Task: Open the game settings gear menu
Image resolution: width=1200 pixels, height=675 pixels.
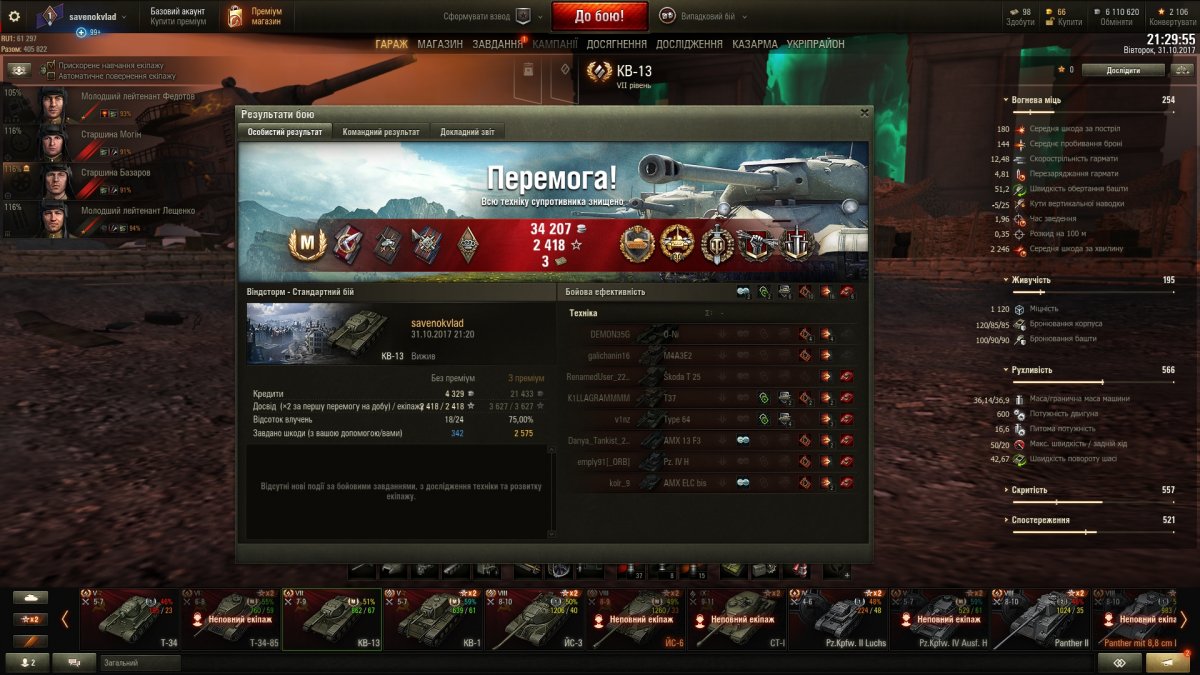Action: pyautogui.click(x=14, y=16)
